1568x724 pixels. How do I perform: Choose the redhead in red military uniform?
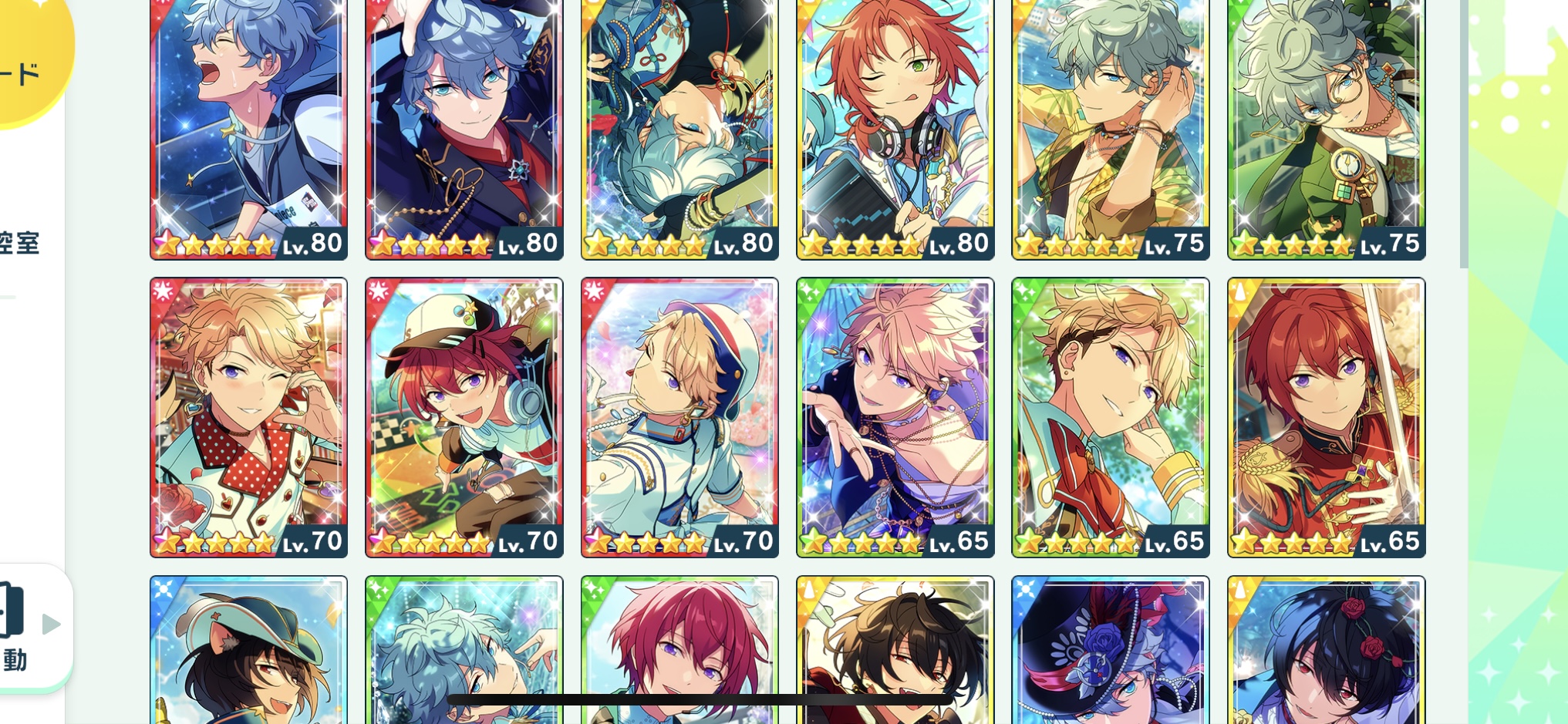click(x=1326, y=416)
